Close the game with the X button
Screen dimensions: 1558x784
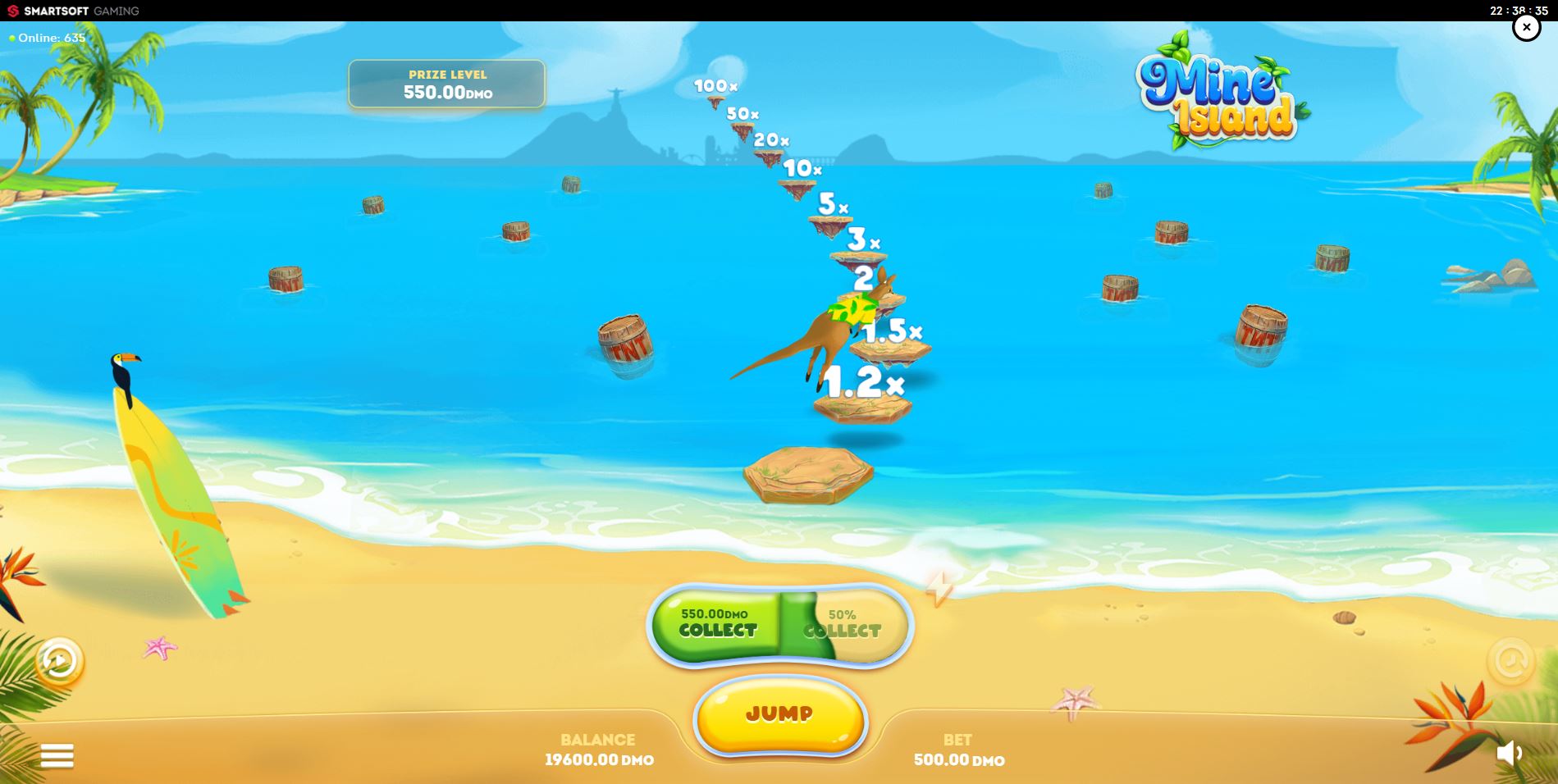pos(1527,27)
